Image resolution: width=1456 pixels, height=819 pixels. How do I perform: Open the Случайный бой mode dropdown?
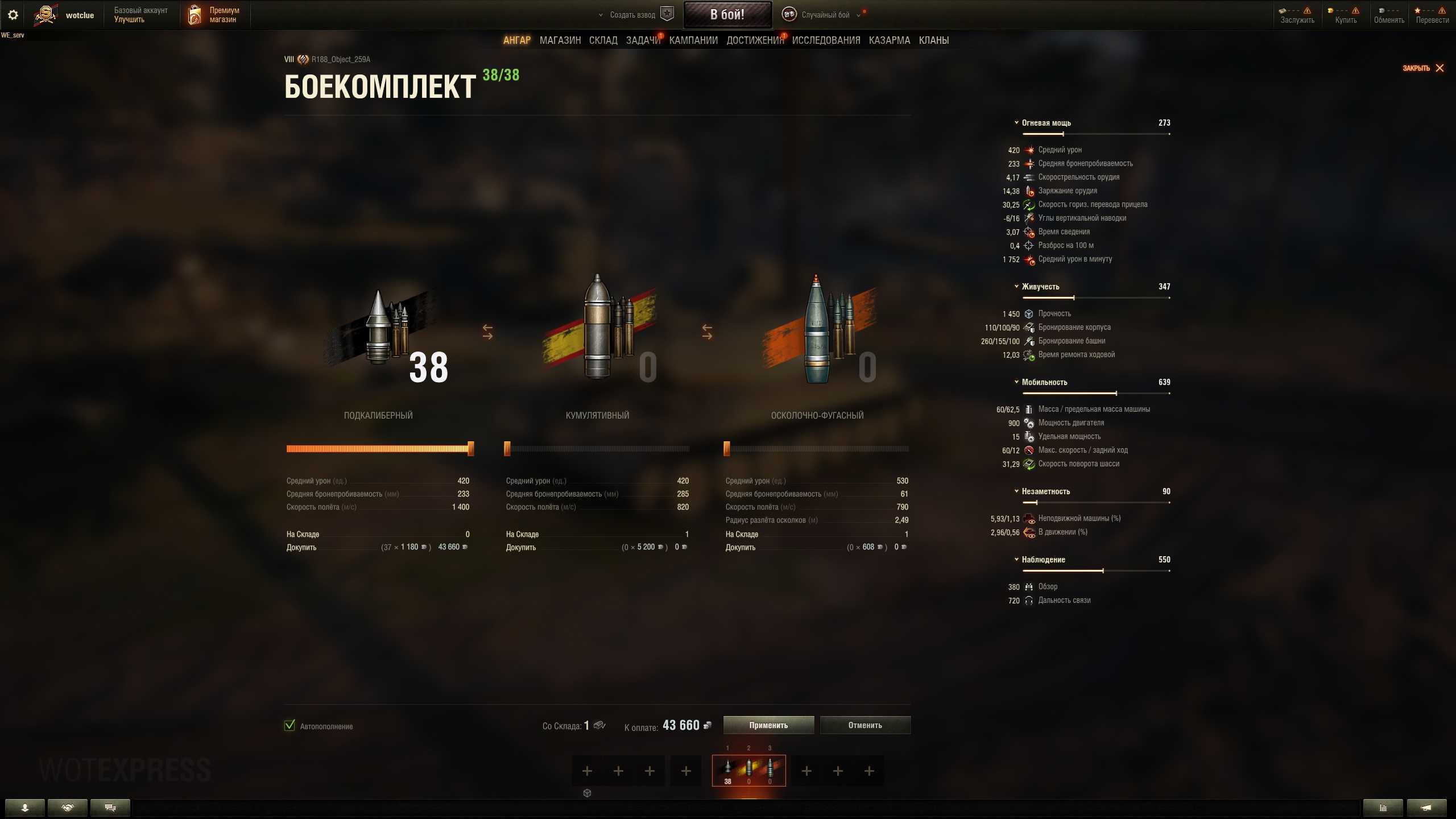pyautogui.click(x=825, y=15)
